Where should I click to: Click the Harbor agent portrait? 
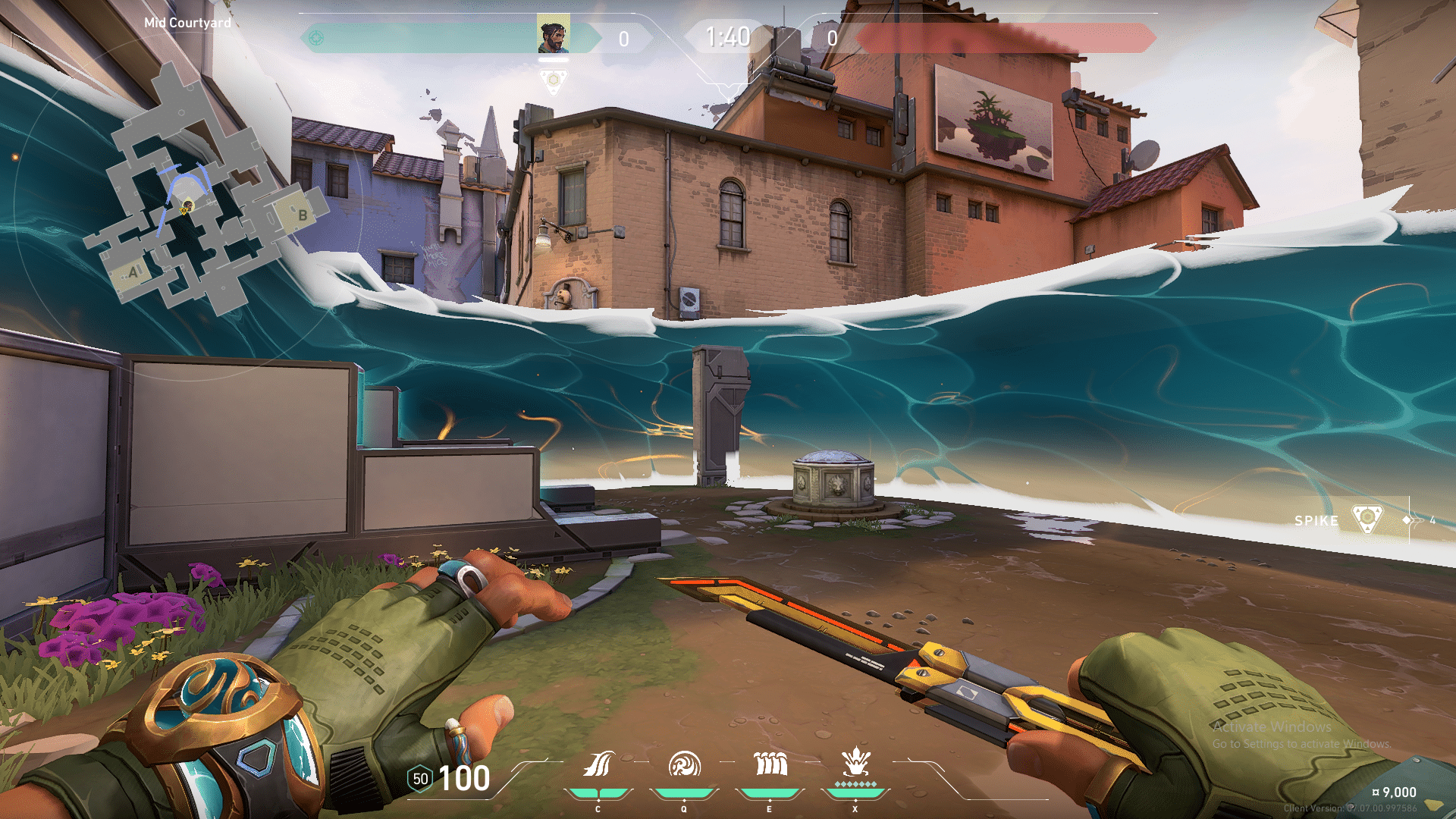(x=554, y=34)
